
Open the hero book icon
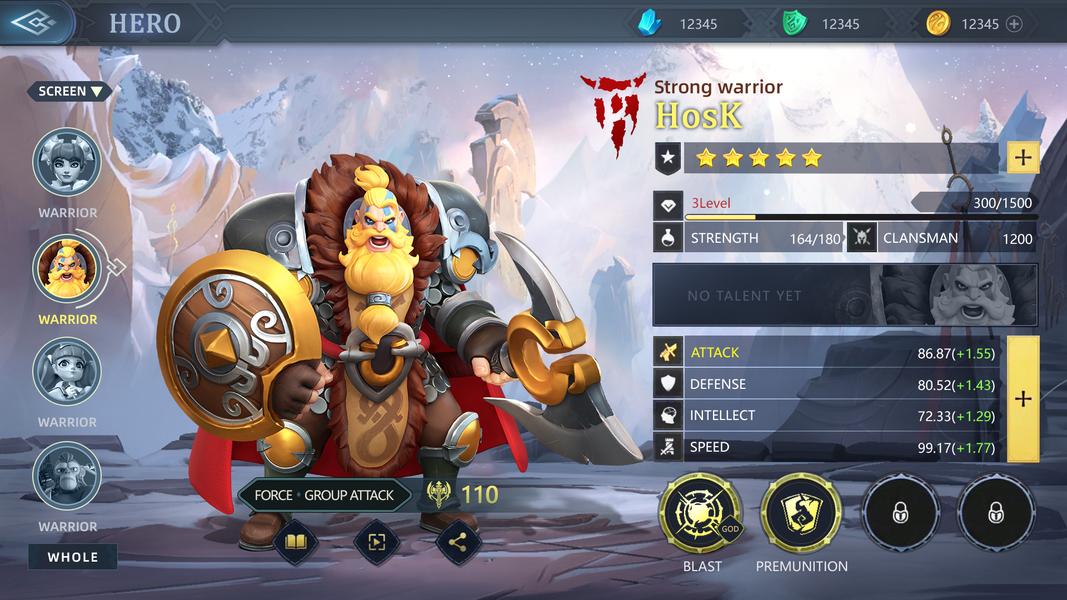pos(296,542)
